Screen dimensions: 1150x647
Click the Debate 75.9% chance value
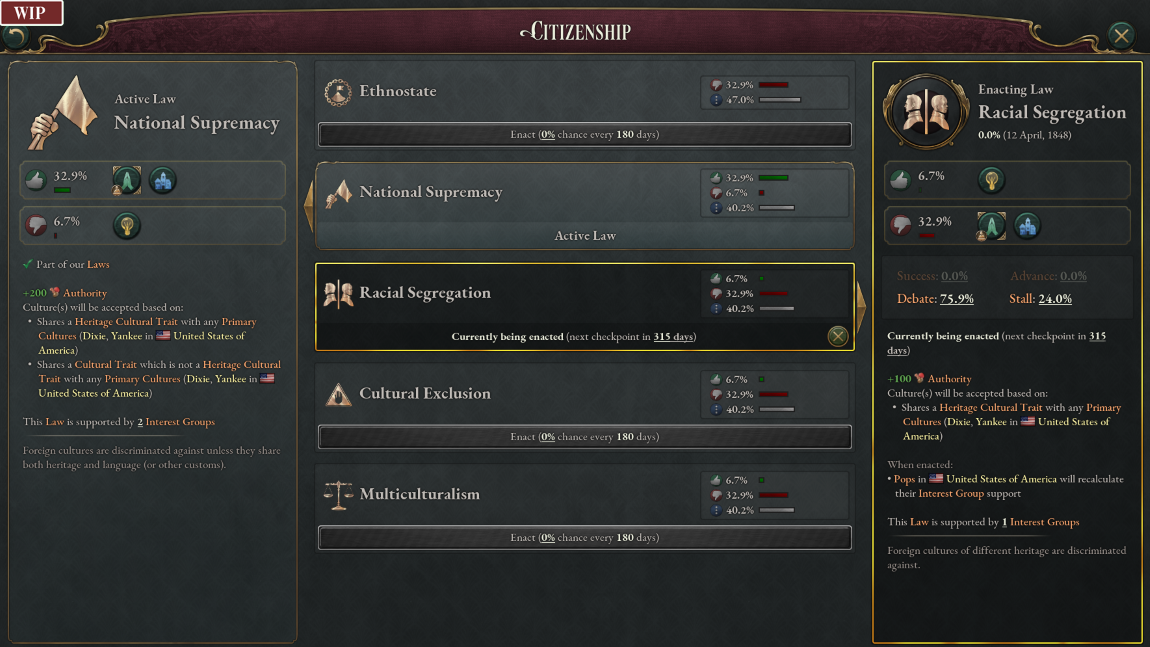[957, 299]
